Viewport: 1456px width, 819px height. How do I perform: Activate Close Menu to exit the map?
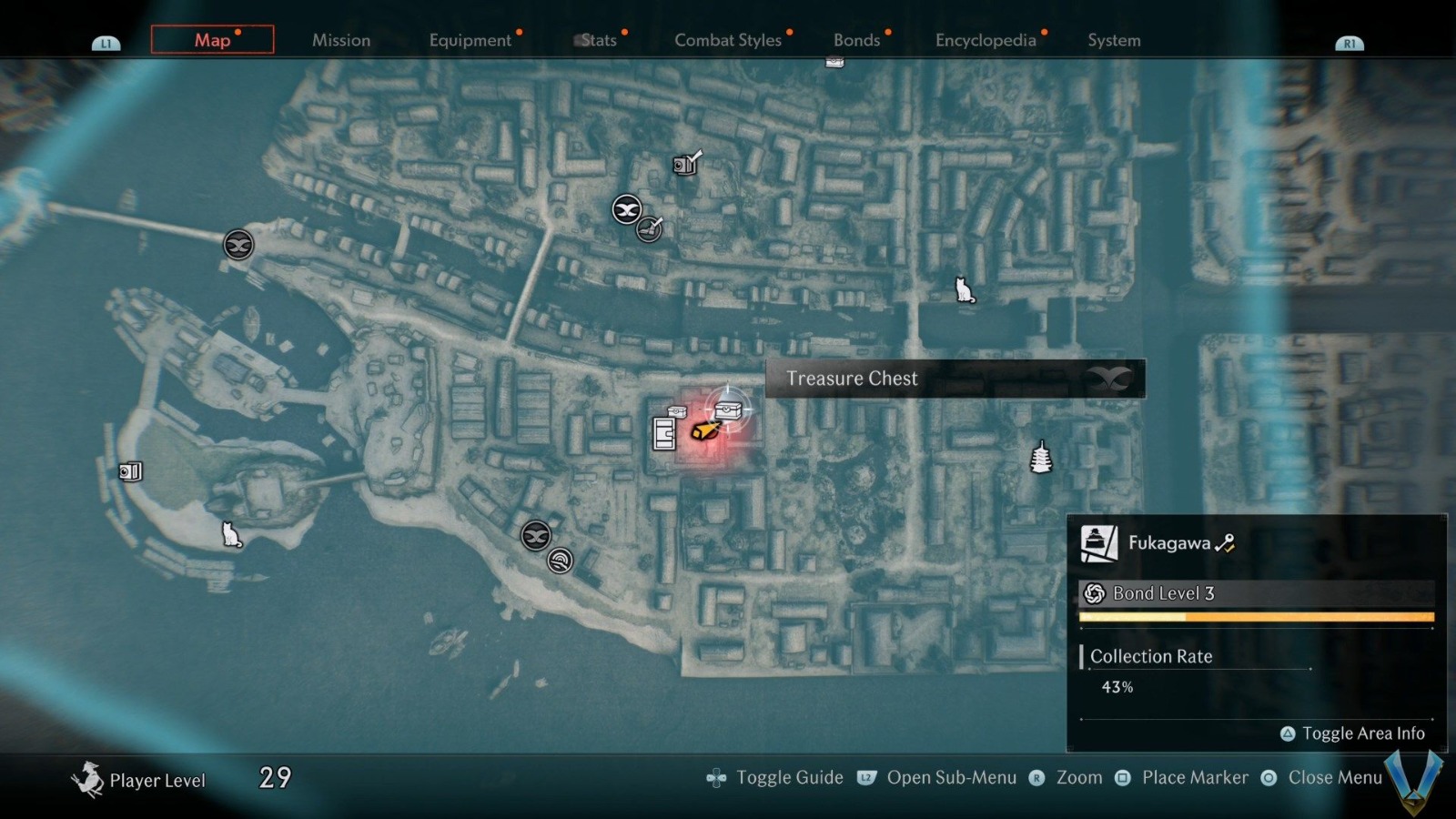tap(1334, 777)
